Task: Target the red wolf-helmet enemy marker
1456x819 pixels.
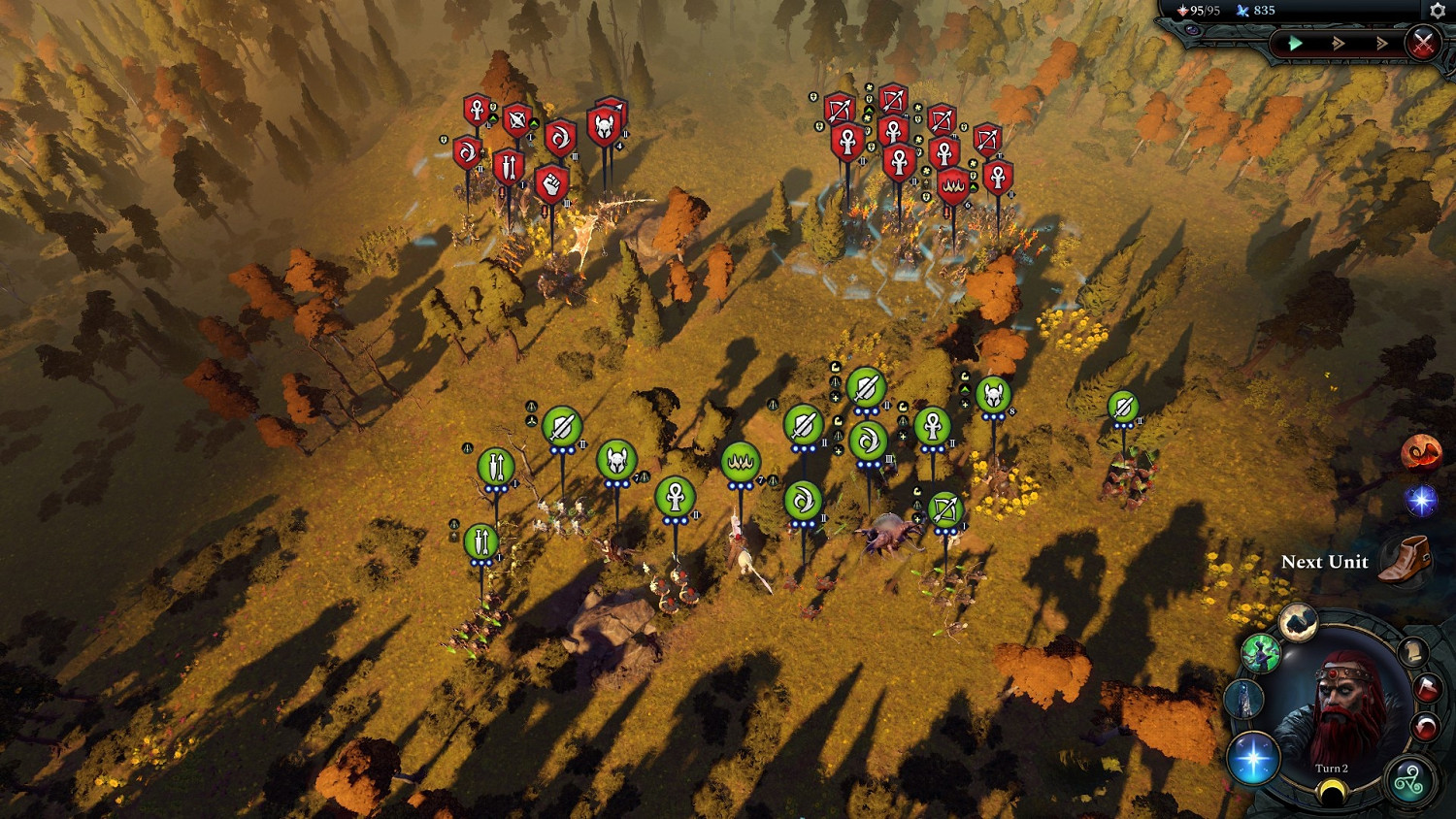Action: click(x=604, y=125)
